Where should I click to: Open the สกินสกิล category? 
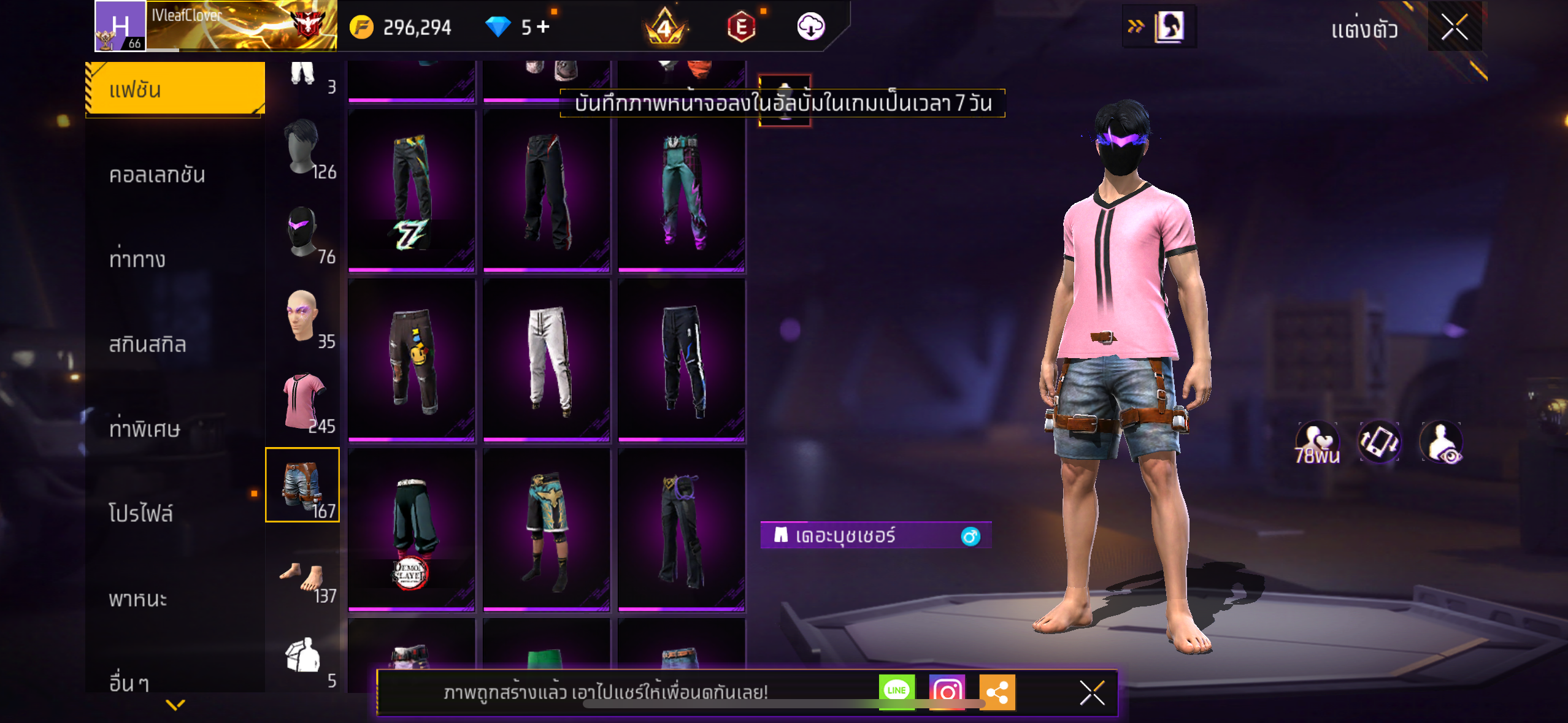[147, 344]
